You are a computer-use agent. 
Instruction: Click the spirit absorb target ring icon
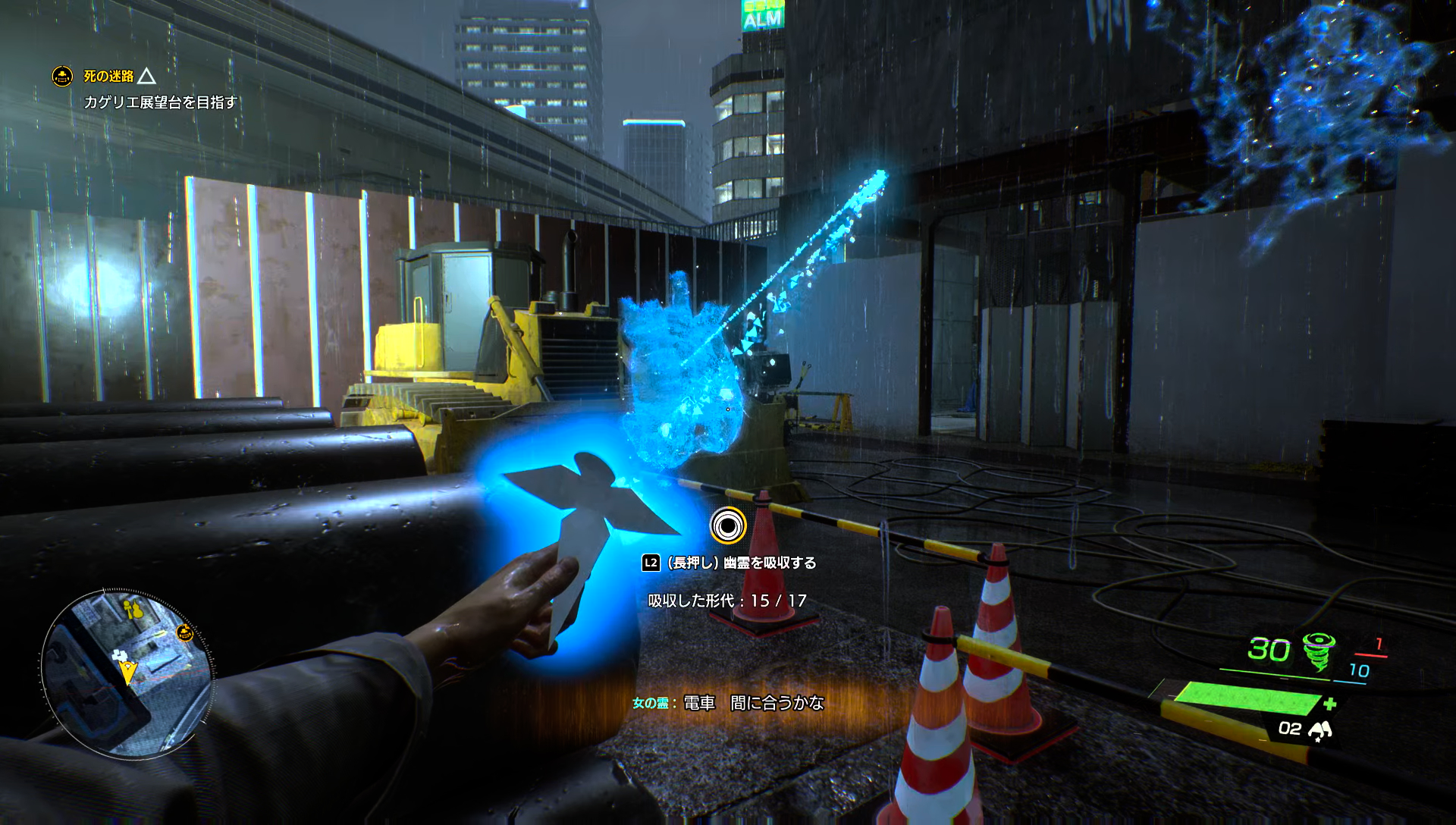click(728, 525)
